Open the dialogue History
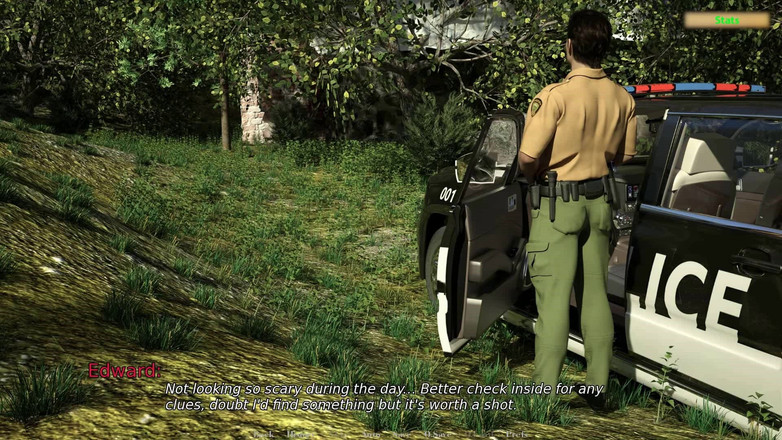Viewport: 782px width, 440px height. click(x=297, y=434)
